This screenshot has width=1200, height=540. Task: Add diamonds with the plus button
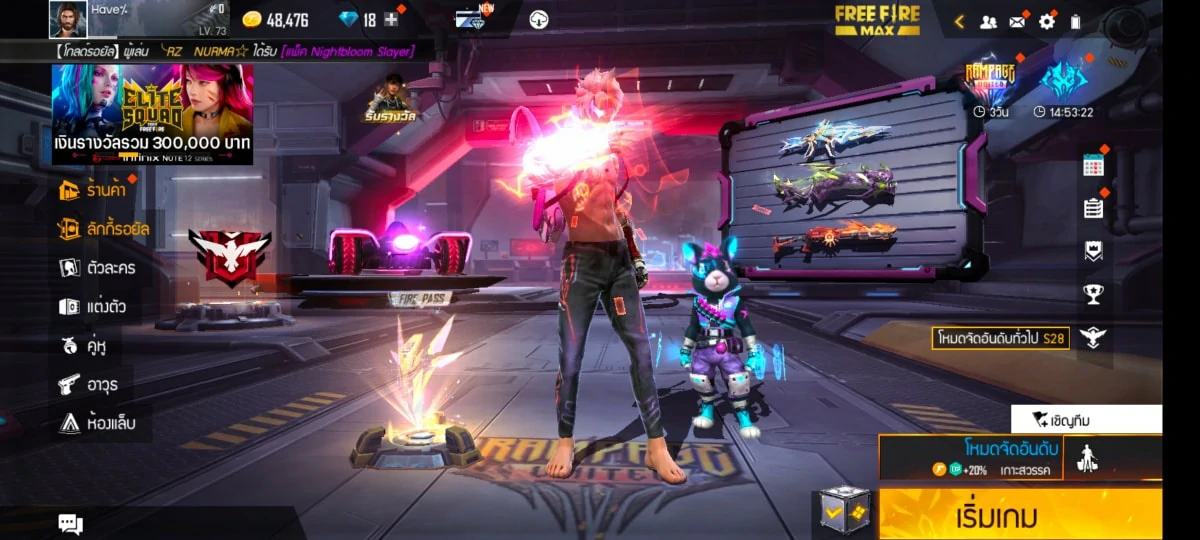391,20
